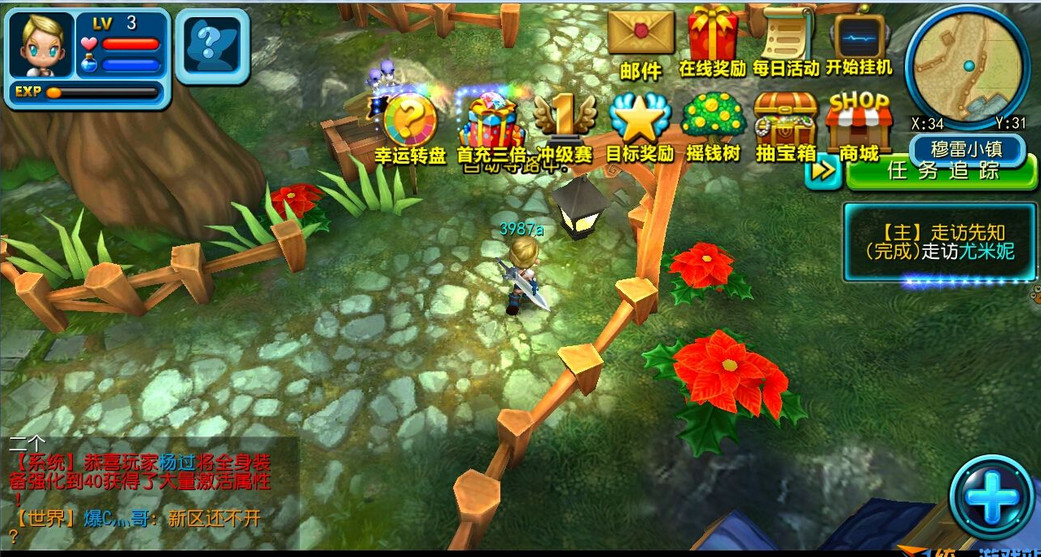The image size is (1041, 557).
Task: Open the 每日活动 daily activity scroll
Action: click(786, 38)
